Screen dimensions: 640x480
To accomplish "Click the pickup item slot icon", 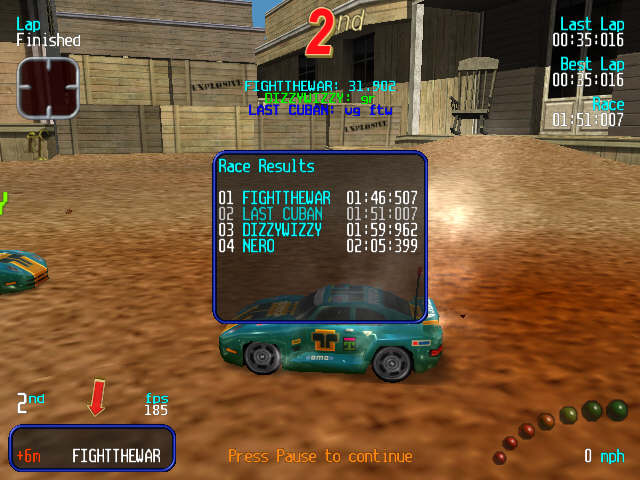I will 47,87.
